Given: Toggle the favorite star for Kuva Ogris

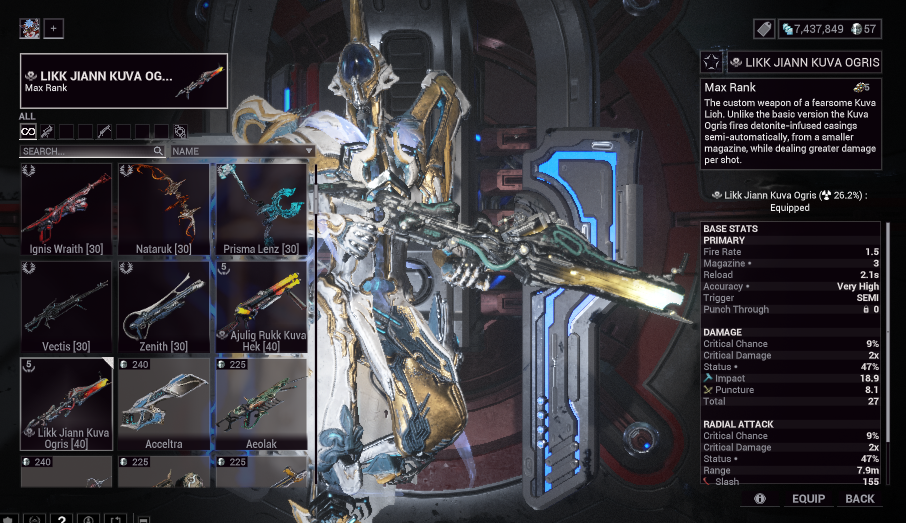Looking at the screenshot, I should (711, 63).
